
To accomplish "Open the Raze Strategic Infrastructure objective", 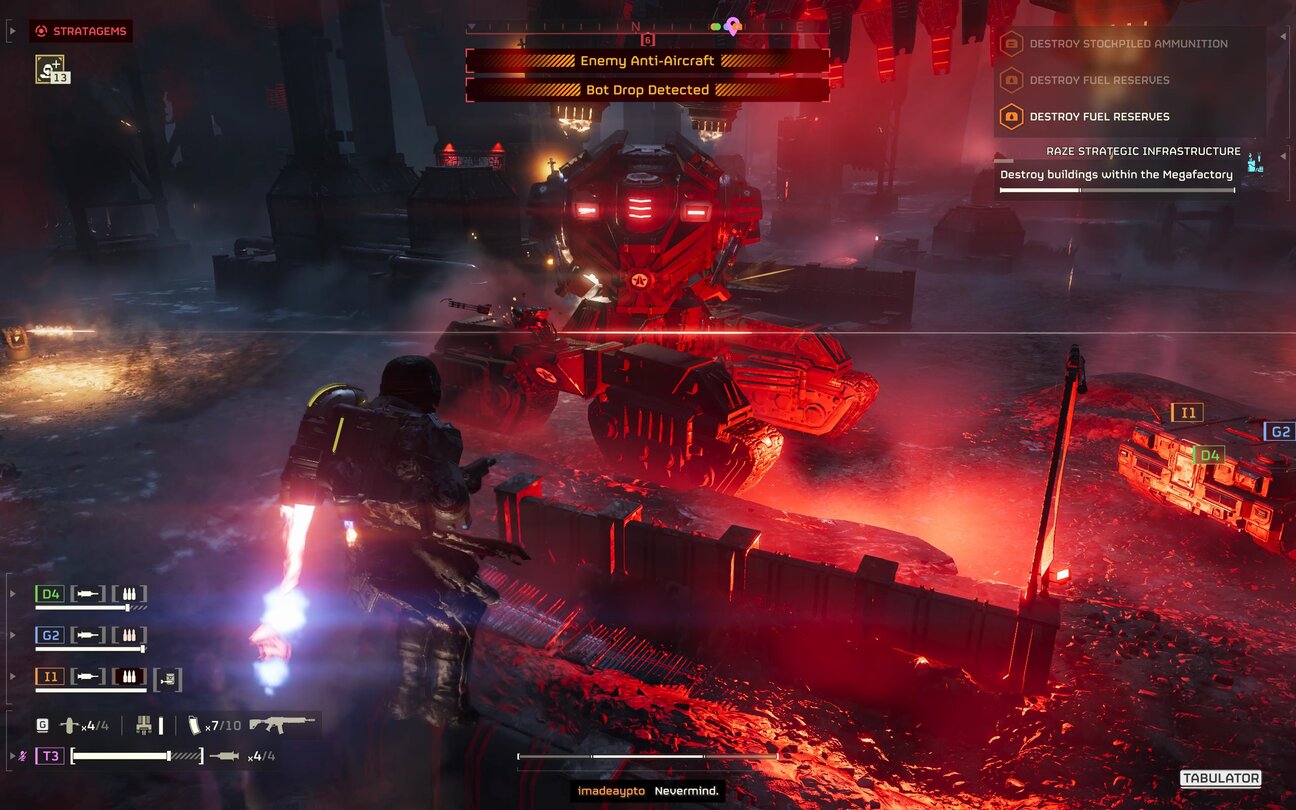I will pyautogui.click(x=1142, y=152).
